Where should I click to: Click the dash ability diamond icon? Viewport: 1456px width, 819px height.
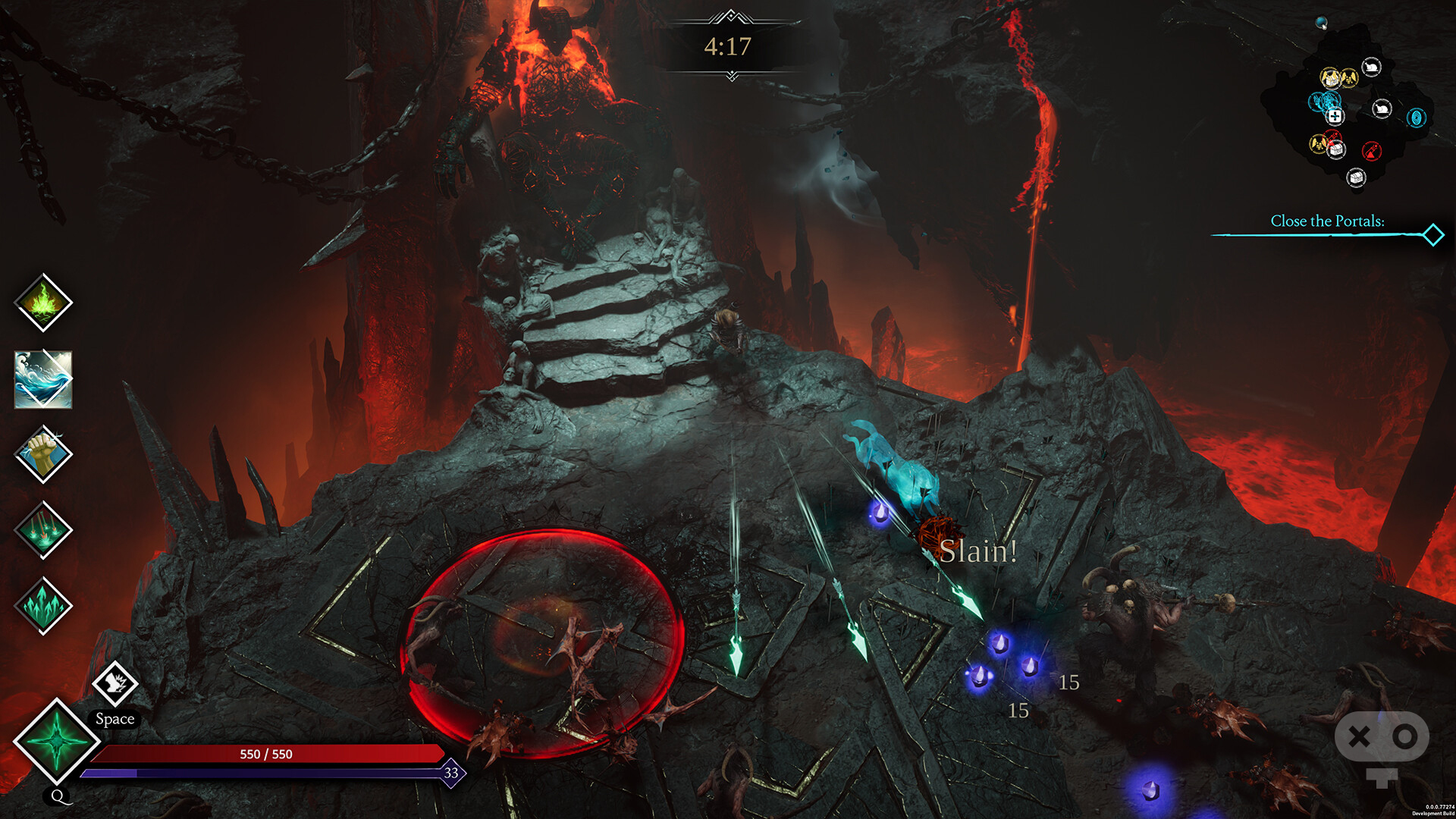click(x=115, y=683)
